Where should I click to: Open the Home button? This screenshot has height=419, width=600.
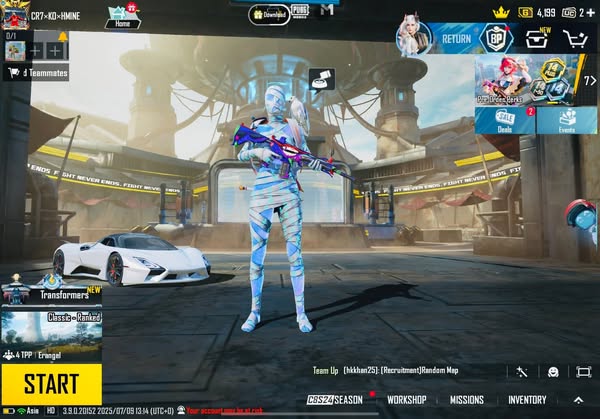pyautogui.click(x=122, y=16)
